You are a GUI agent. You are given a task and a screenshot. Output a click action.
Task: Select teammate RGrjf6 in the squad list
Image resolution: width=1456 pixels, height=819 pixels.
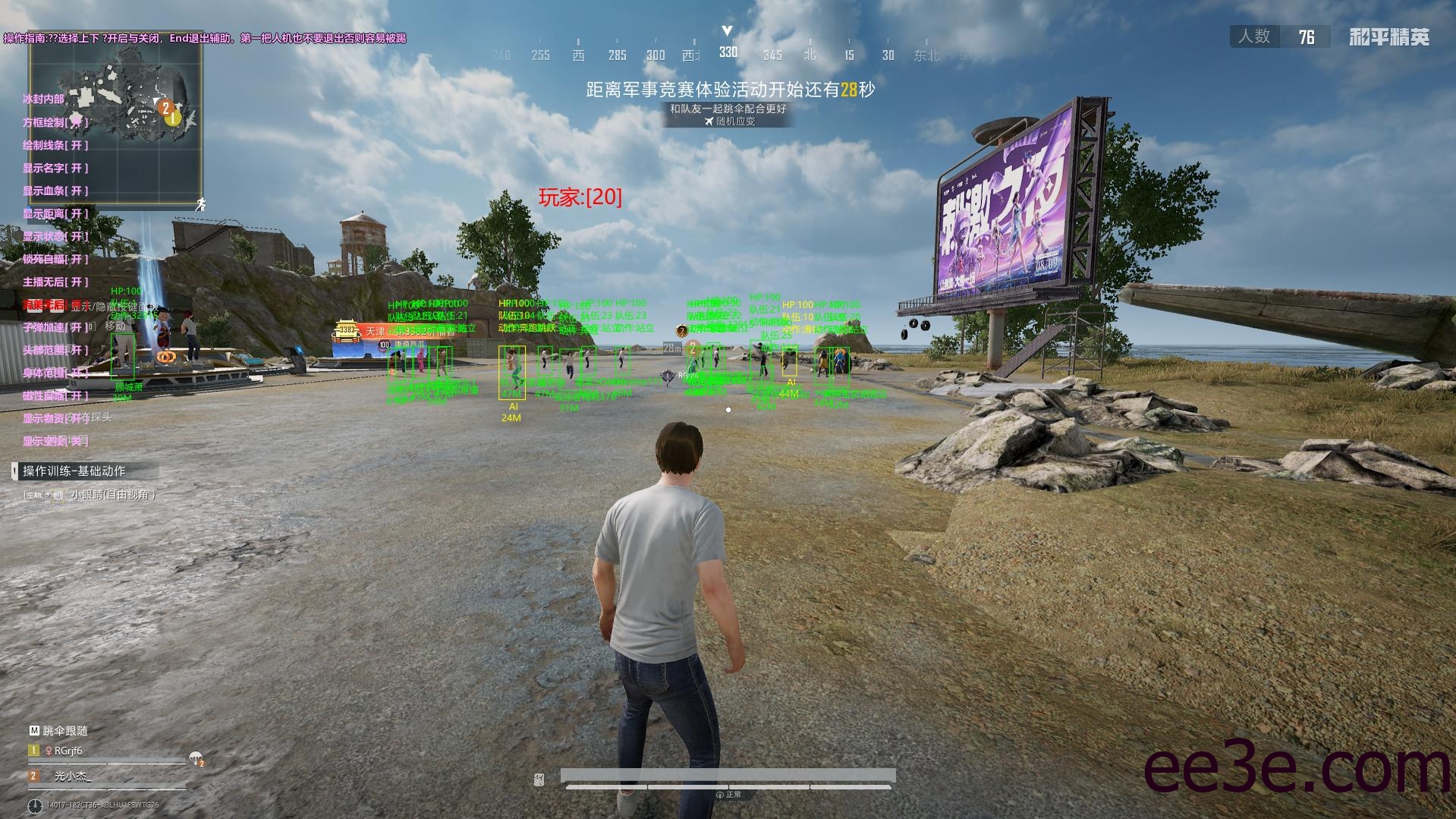coord(68,751)
